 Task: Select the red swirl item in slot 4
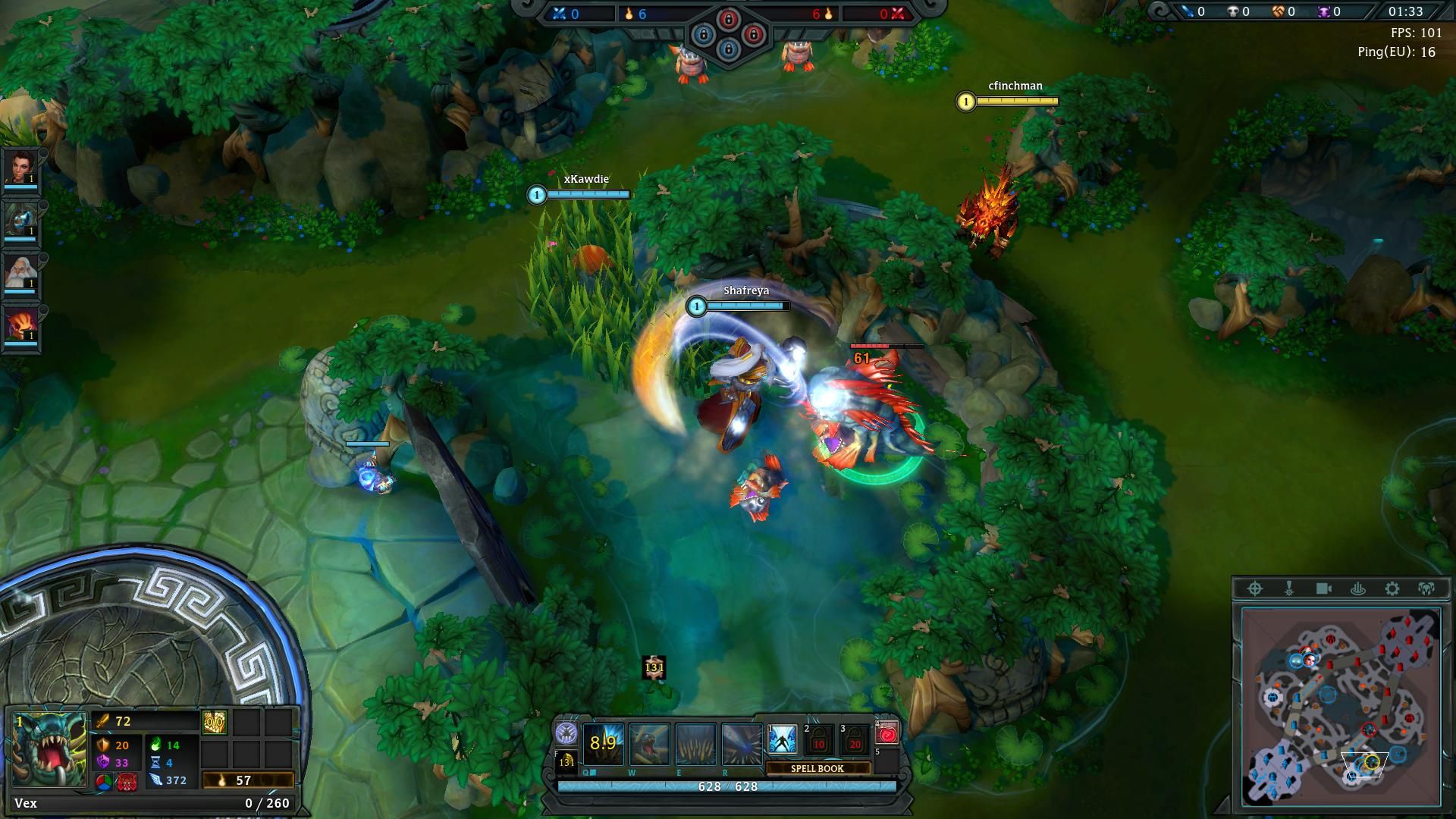pyautogui.click(x=887, y=733)
